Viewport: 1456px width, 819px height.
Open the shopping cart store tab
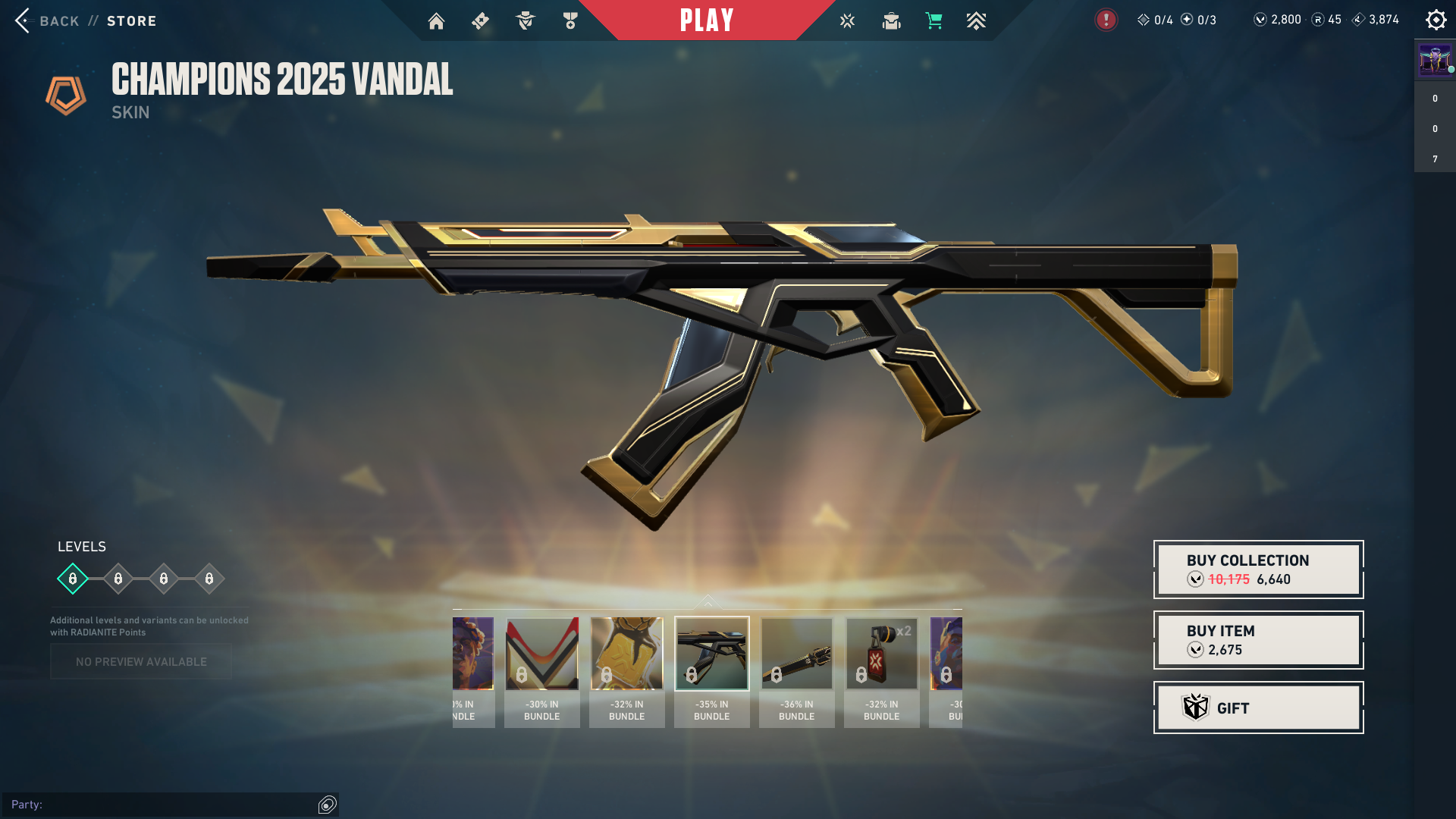point(934,21)
